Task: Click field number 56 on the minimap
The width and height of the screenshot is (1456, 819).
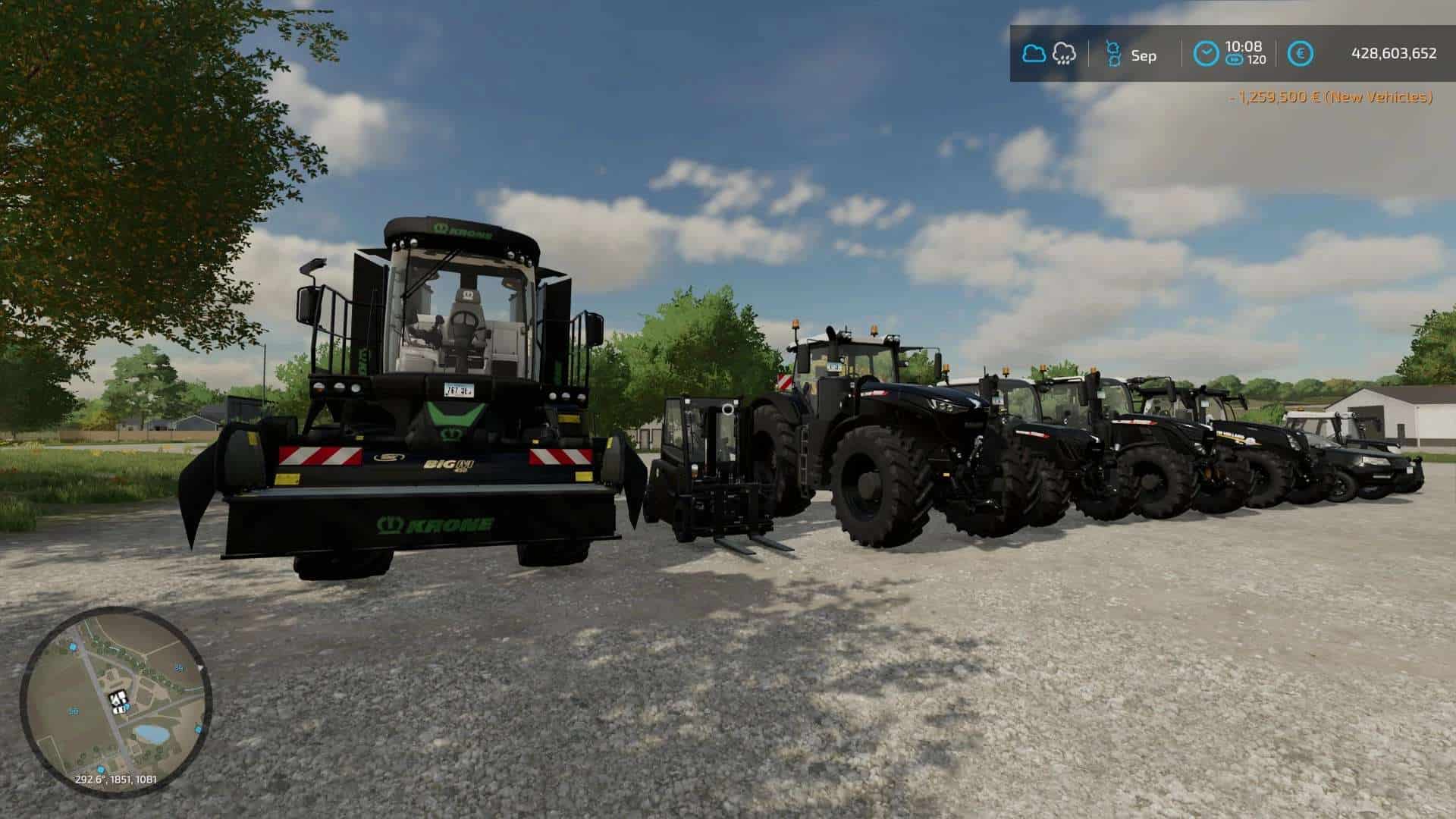Action: pos(74,709)
